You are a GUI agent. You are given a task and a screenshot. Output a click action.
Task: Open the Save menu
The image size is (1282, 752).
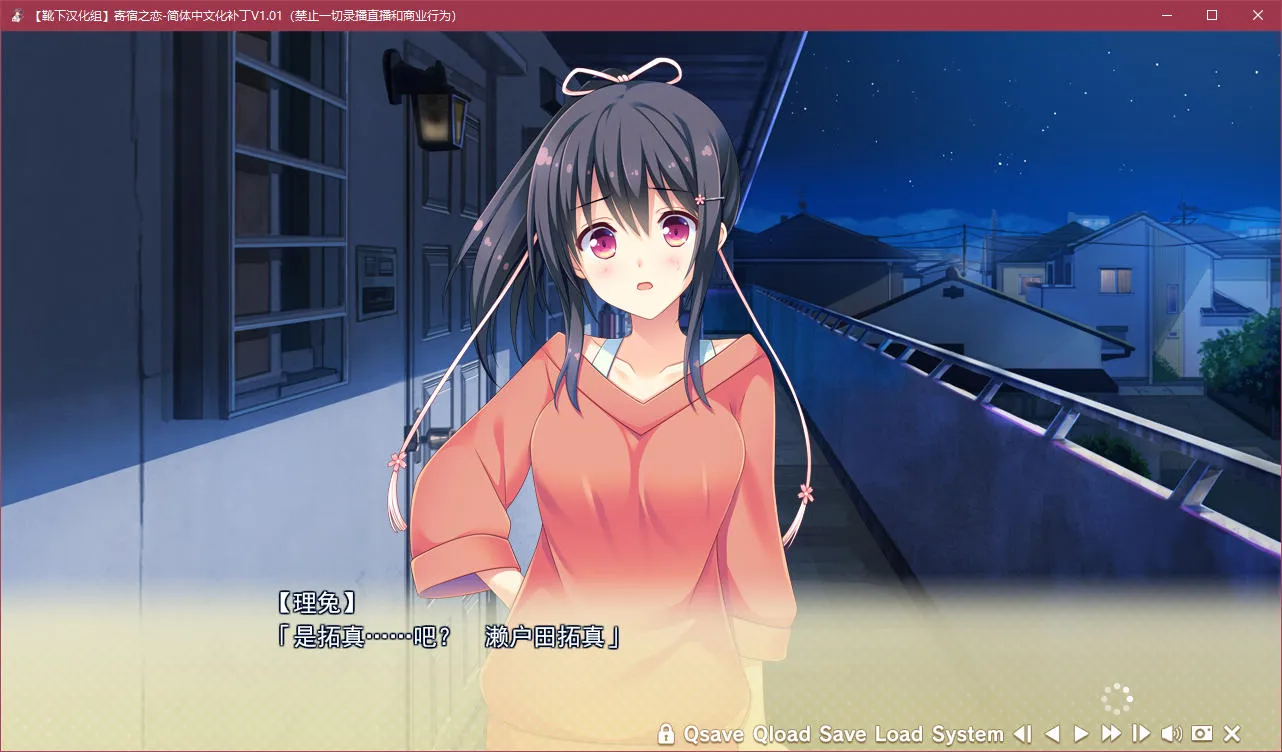[x=843, y=734]
